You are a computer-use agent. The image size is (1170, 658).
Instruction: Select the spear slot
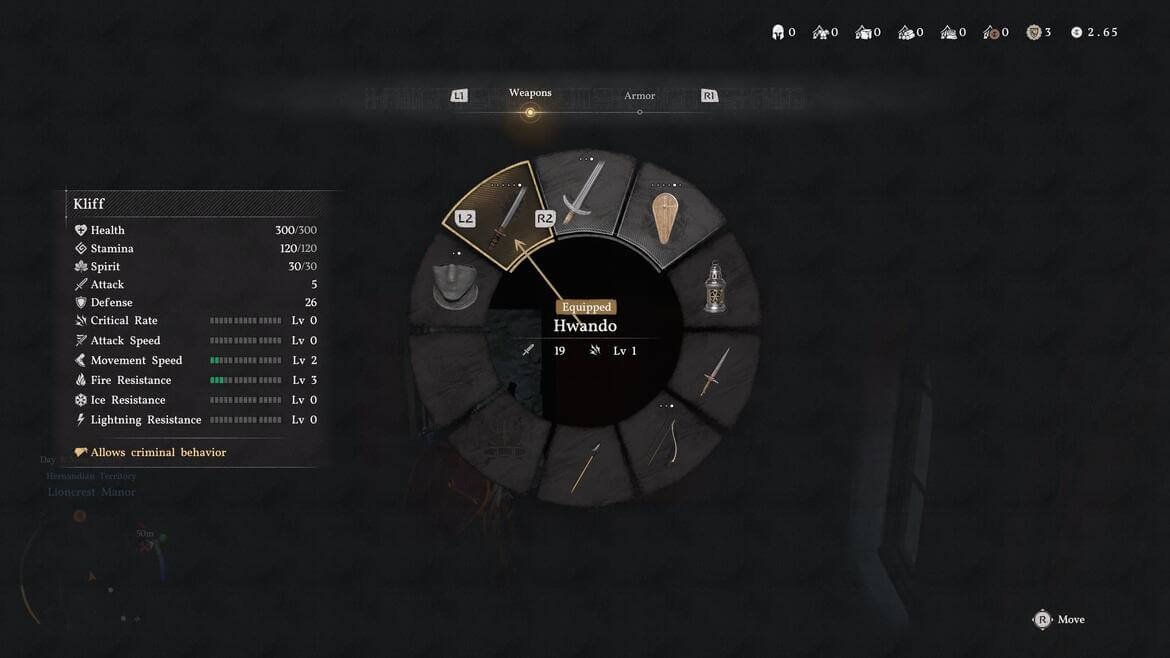click(x=585, y=467)
